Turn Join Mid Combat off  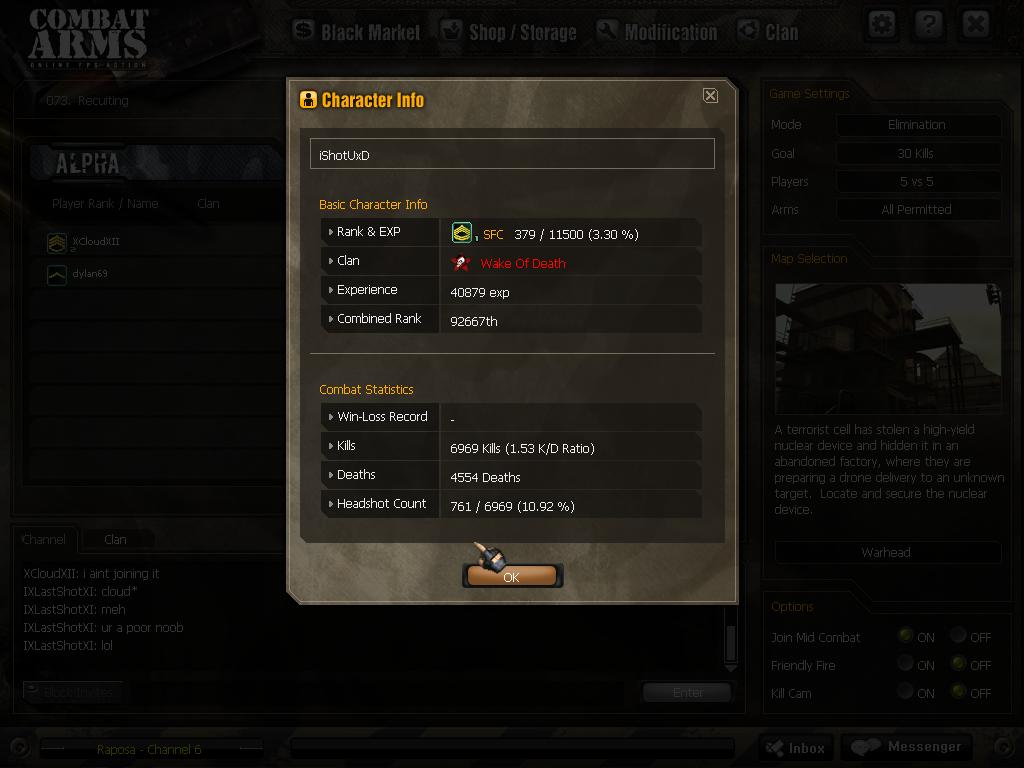coord(959,636)
